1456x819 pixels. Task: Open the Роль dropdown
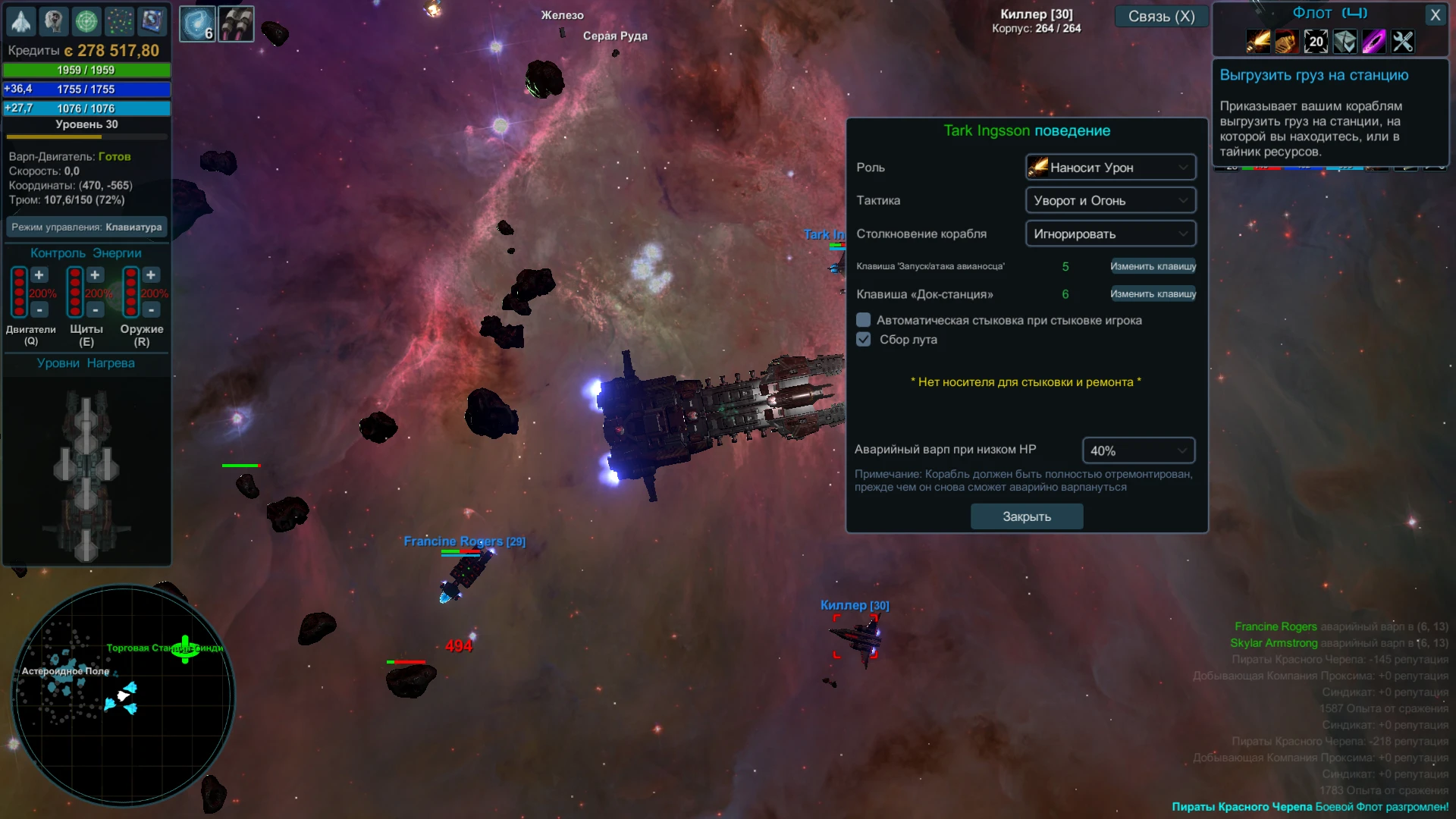point(1109,167)
